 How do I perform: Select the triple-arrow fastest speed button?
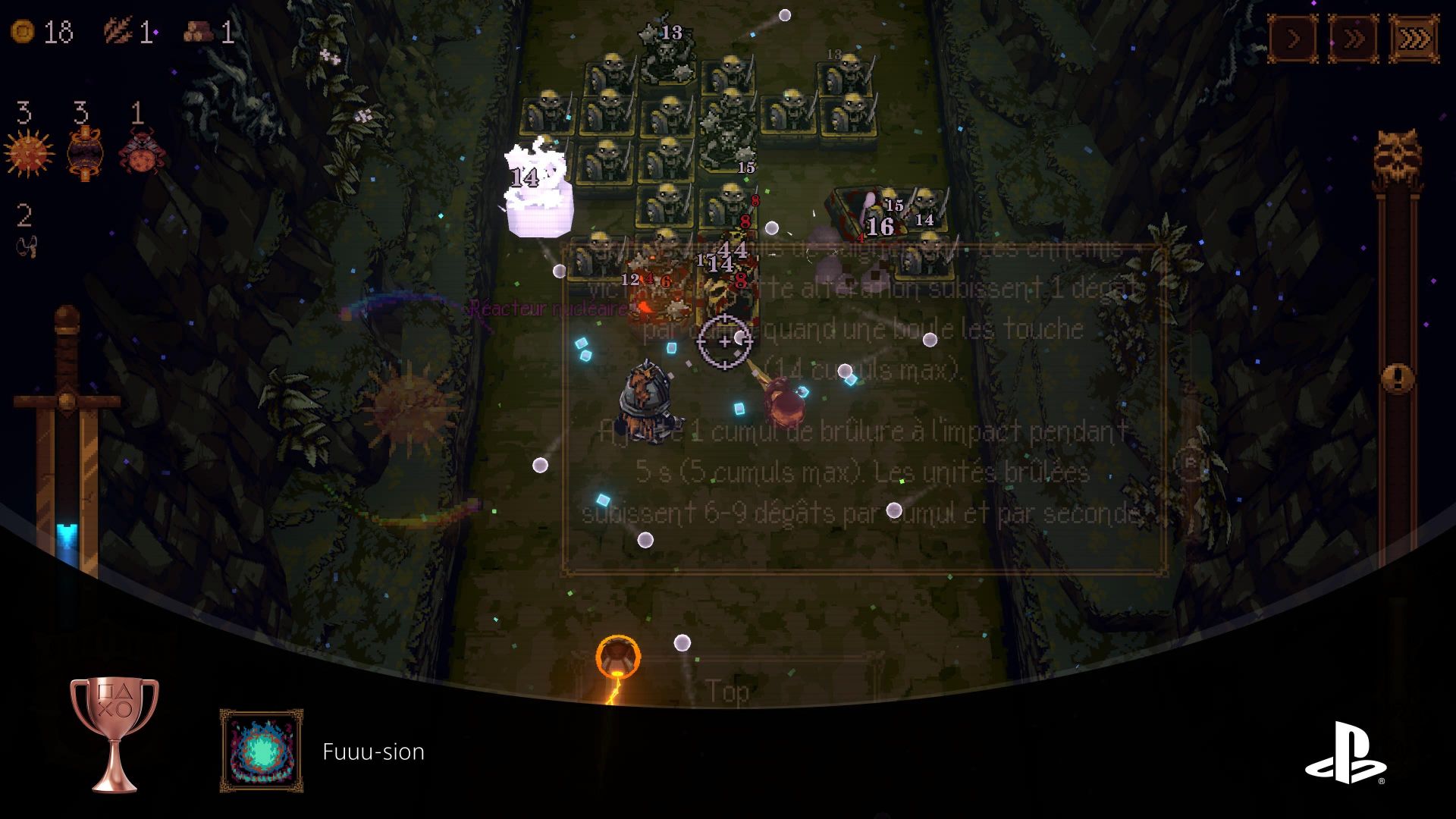[x=1414, y=39]
